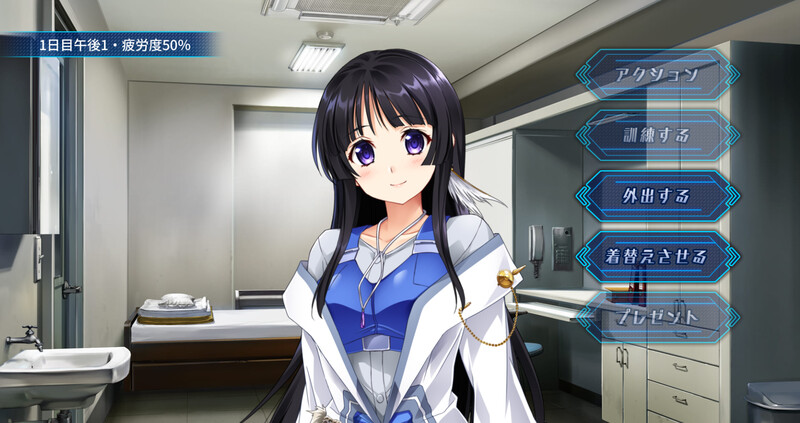
Task: Open the アクション menu option
Action: click(656, 74)
